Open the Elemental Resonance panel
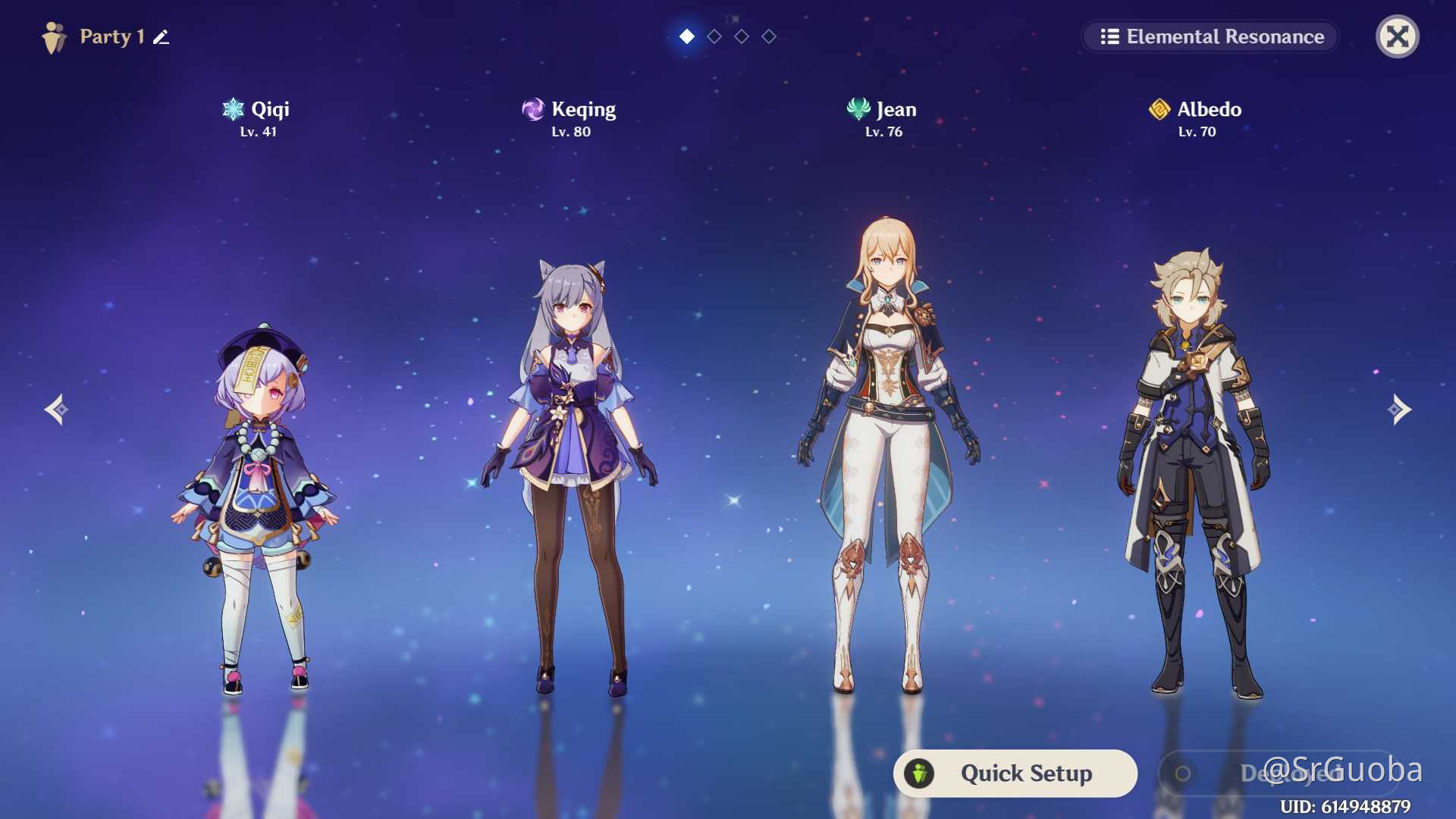 pyautogui.click(x=1211, y=36)
